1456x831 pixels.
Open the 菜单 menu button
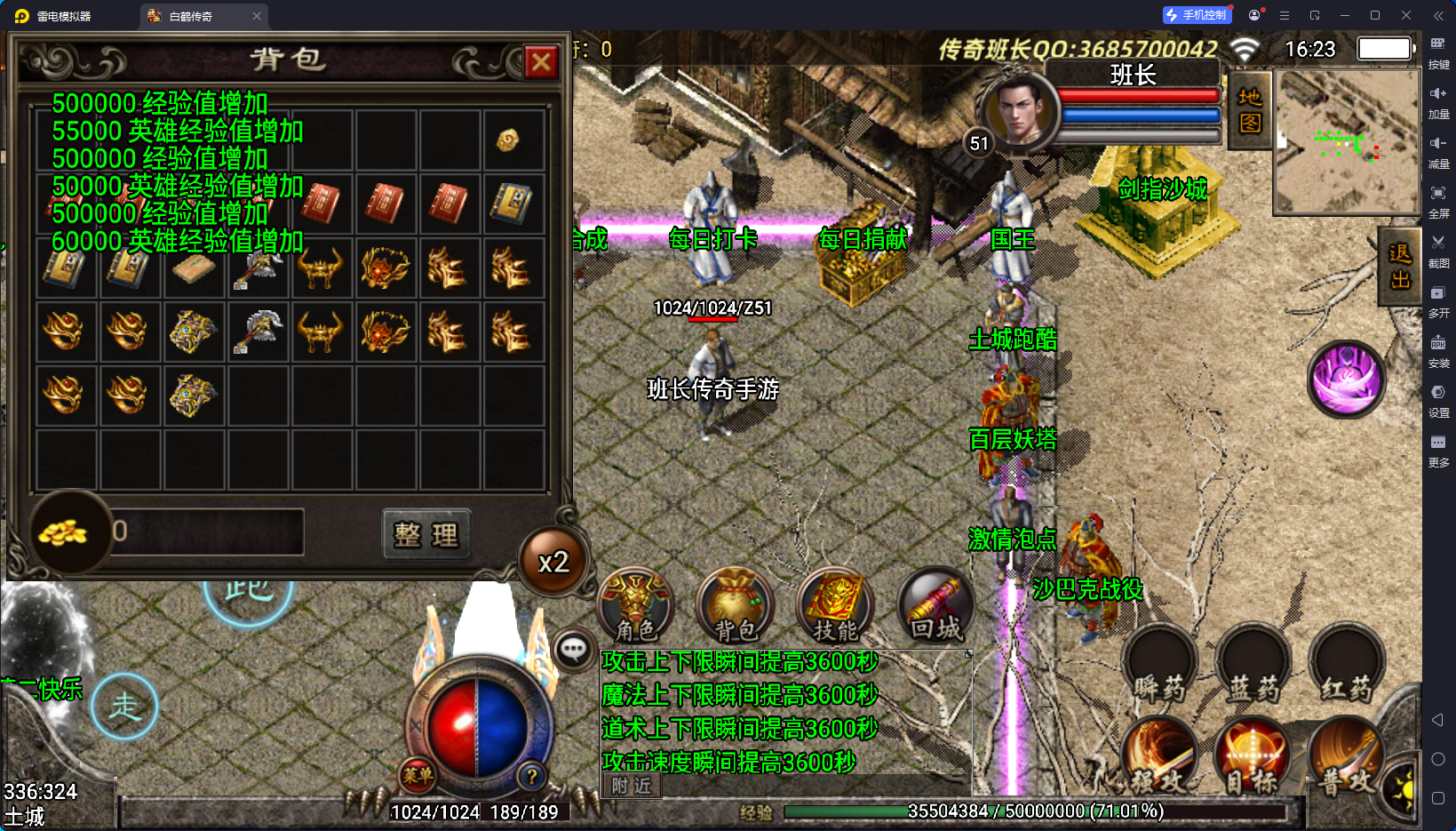pos(418,775)
